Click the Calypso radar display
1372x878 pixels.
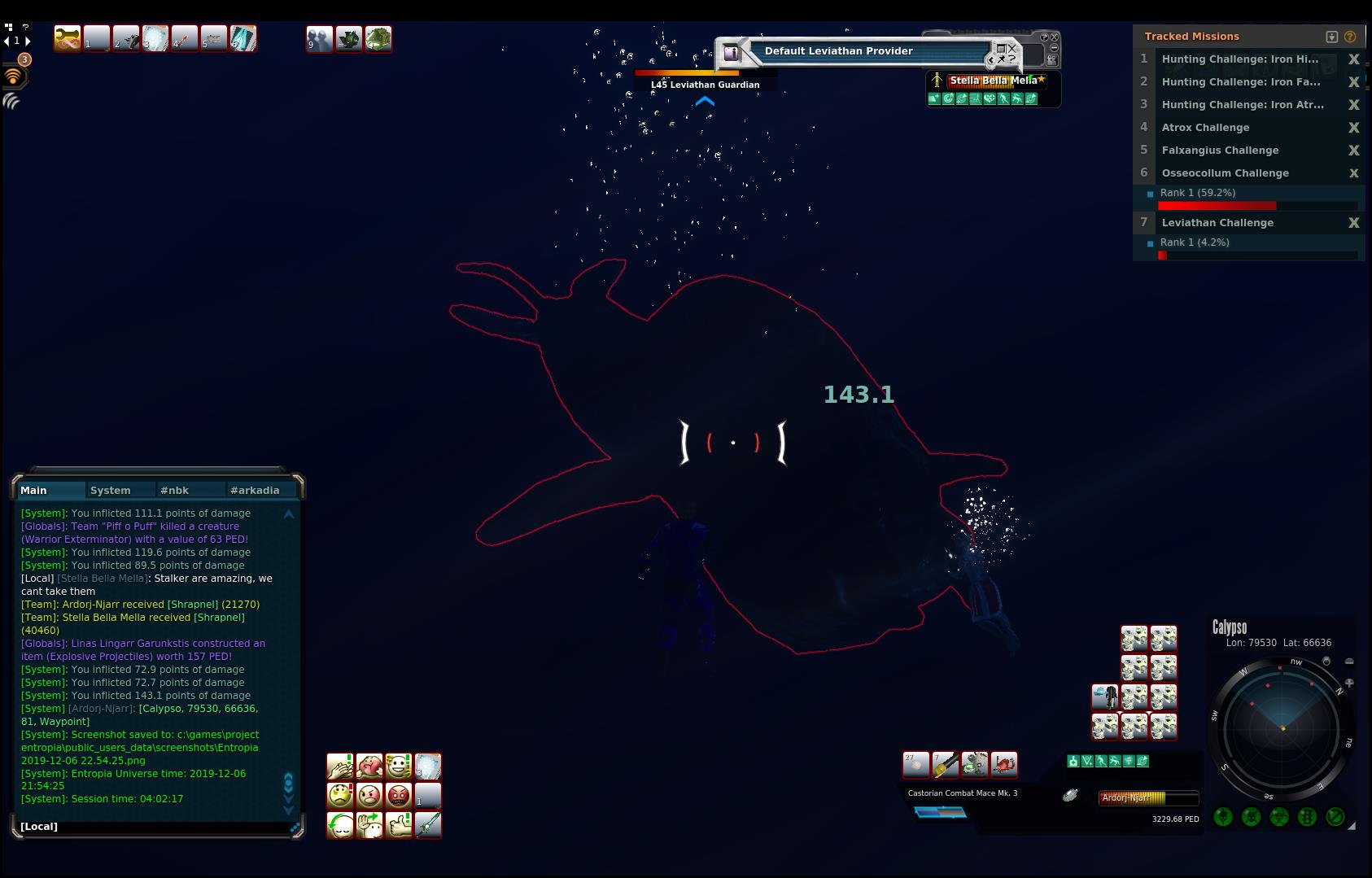point(1282,727)
